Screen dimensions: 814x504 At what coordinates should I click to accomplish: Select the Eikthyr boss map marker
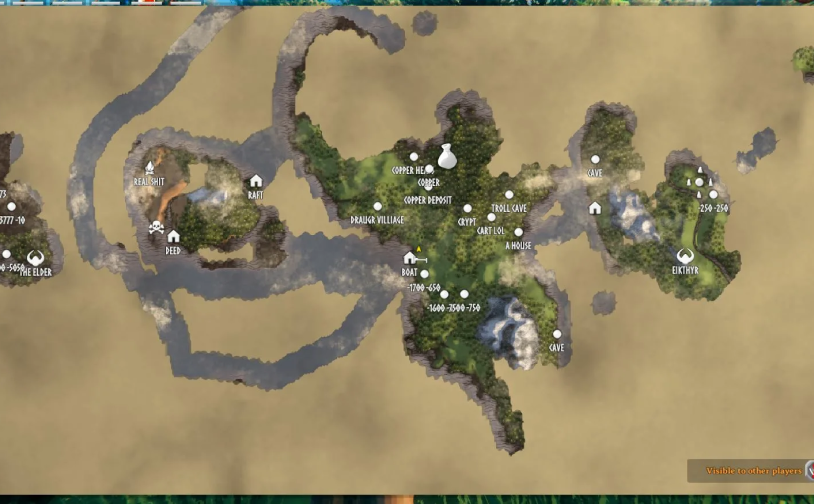[x=685, y=257]
